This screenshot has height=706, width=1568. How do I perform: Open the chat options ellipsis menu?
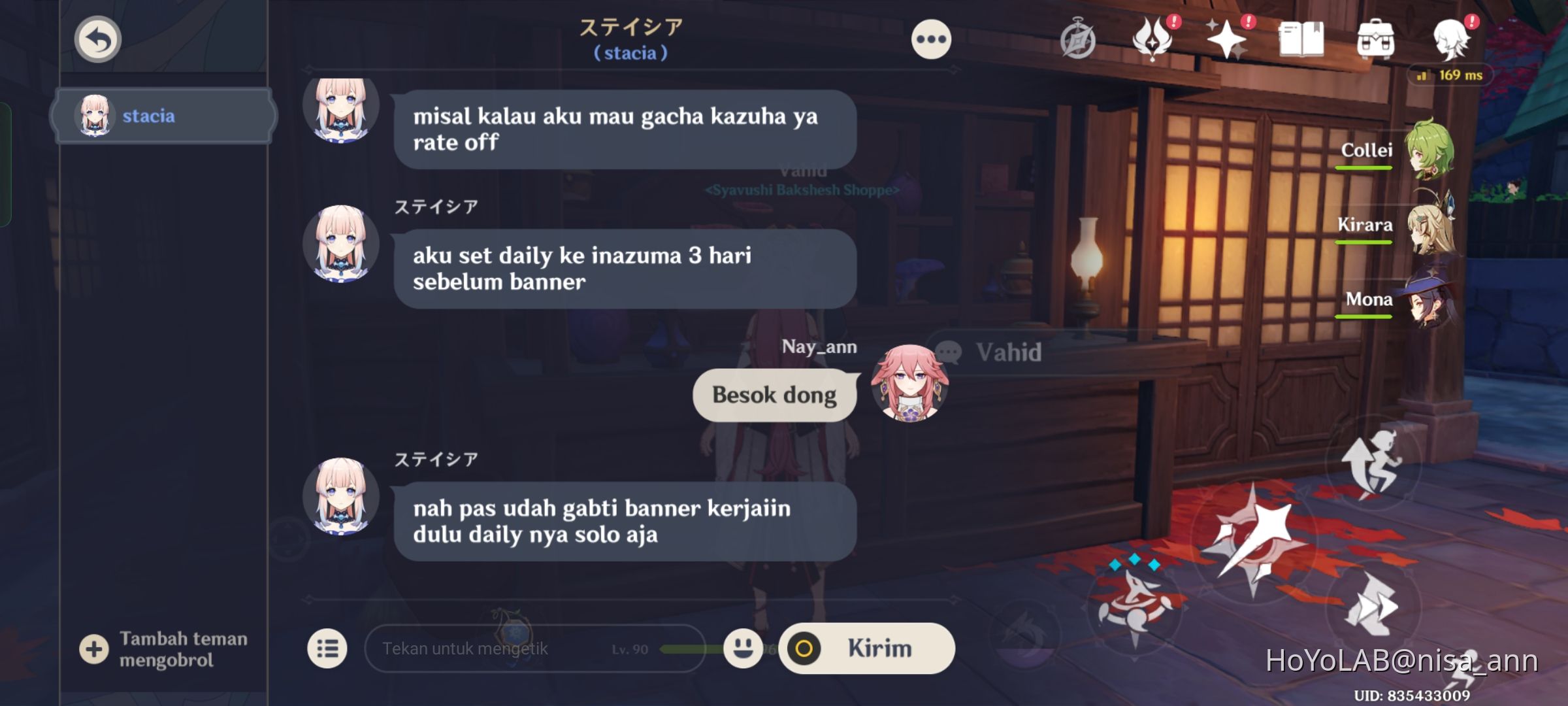[x=930, y=38]
